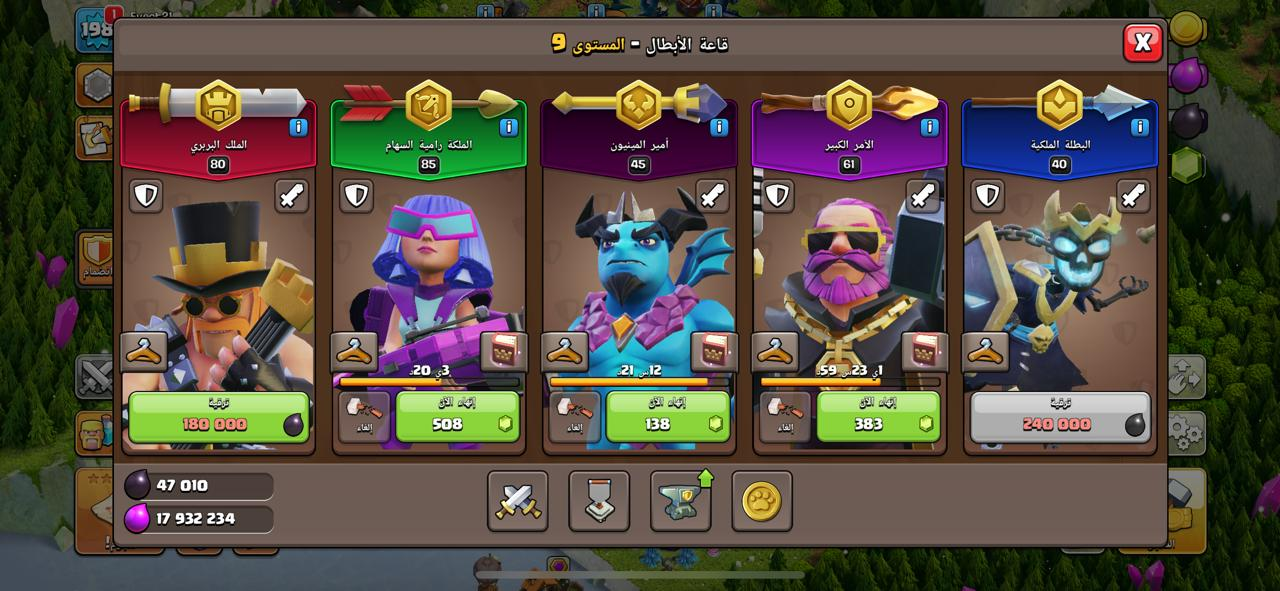Viewport: 1280px width, 591px height.
Task: Finish Archer Queen upgrade for 508 gems
Action: click(458, 416)
